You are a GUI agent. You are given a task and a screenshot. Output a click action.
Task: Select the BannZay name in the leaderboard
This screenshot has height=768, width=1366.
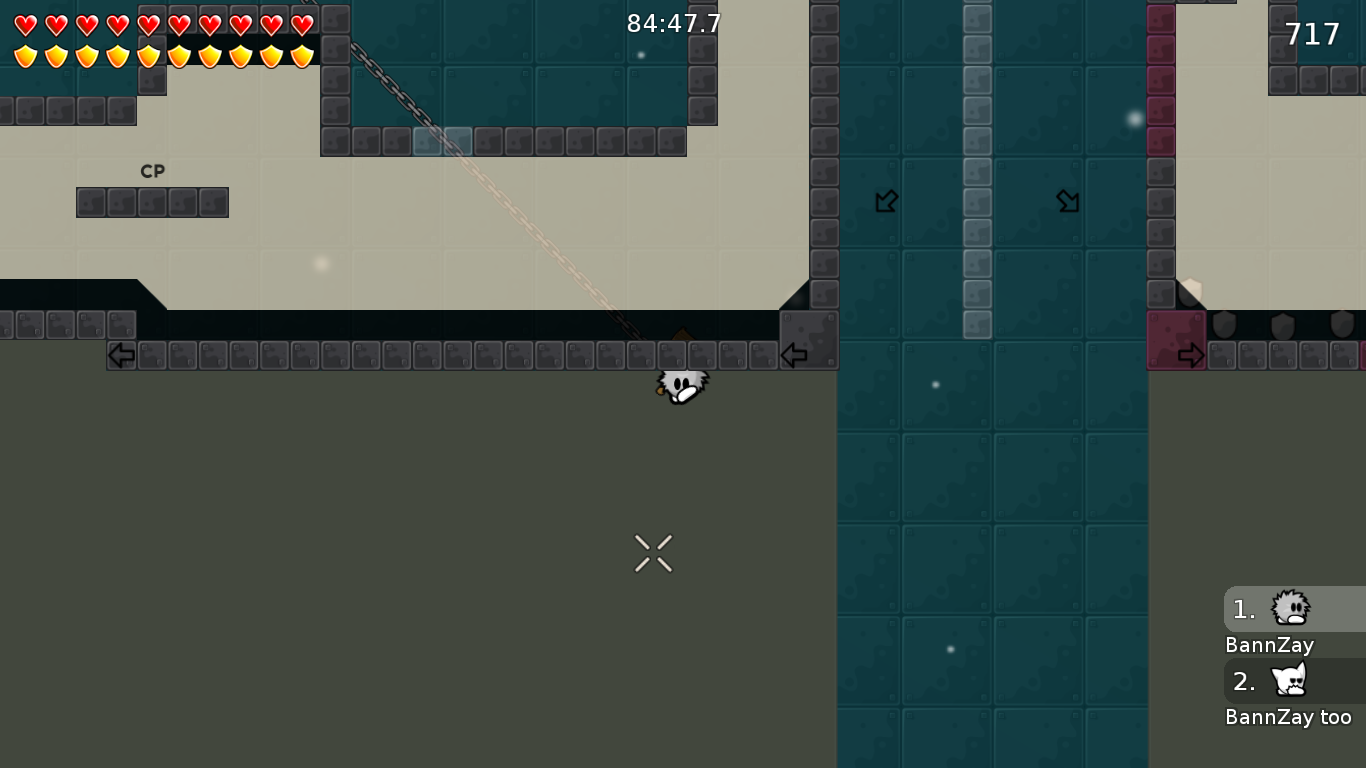1269,645
